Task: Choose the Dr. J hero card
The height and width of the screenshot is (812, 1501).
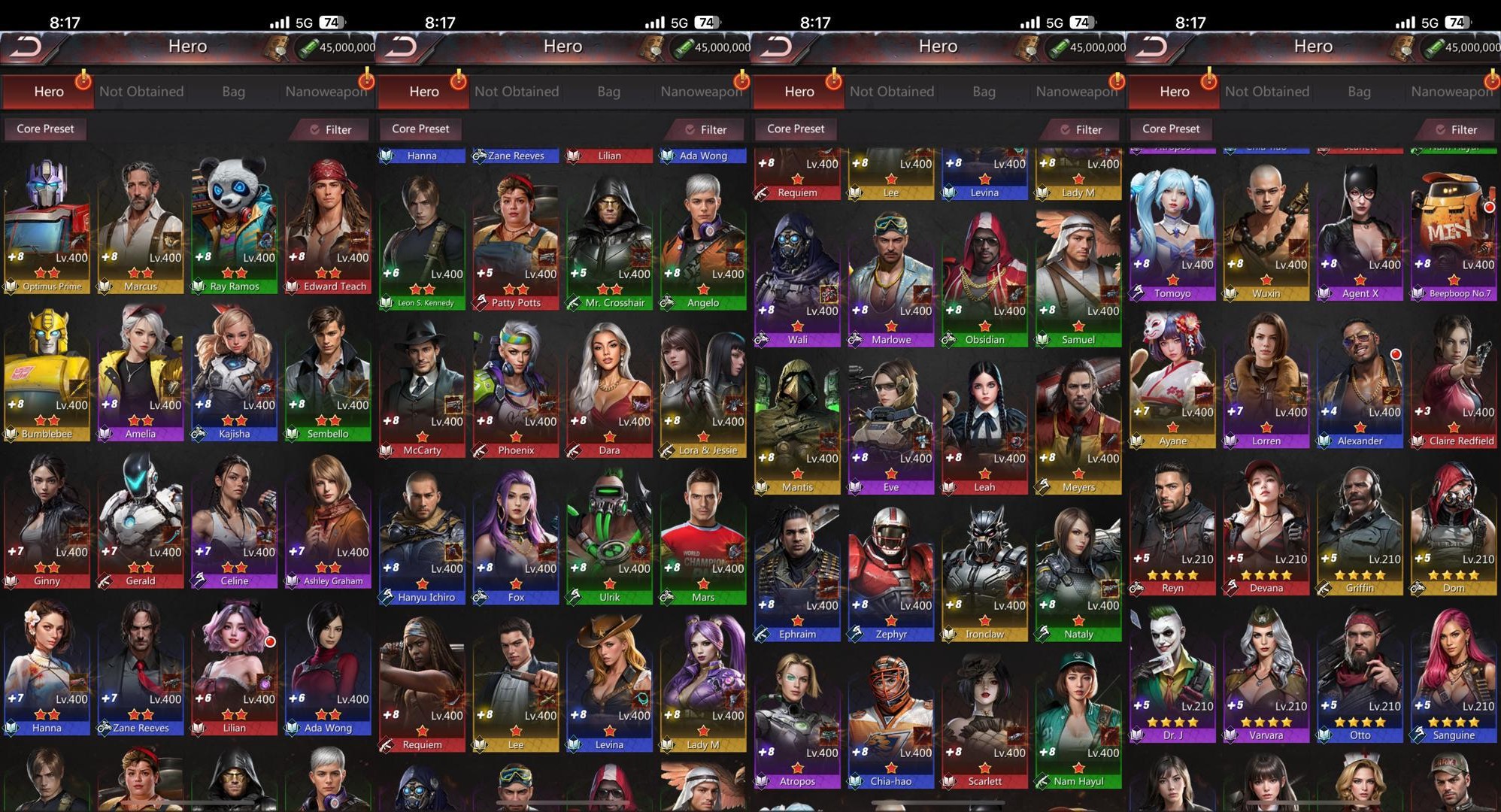Action: tap(1172, 674)
